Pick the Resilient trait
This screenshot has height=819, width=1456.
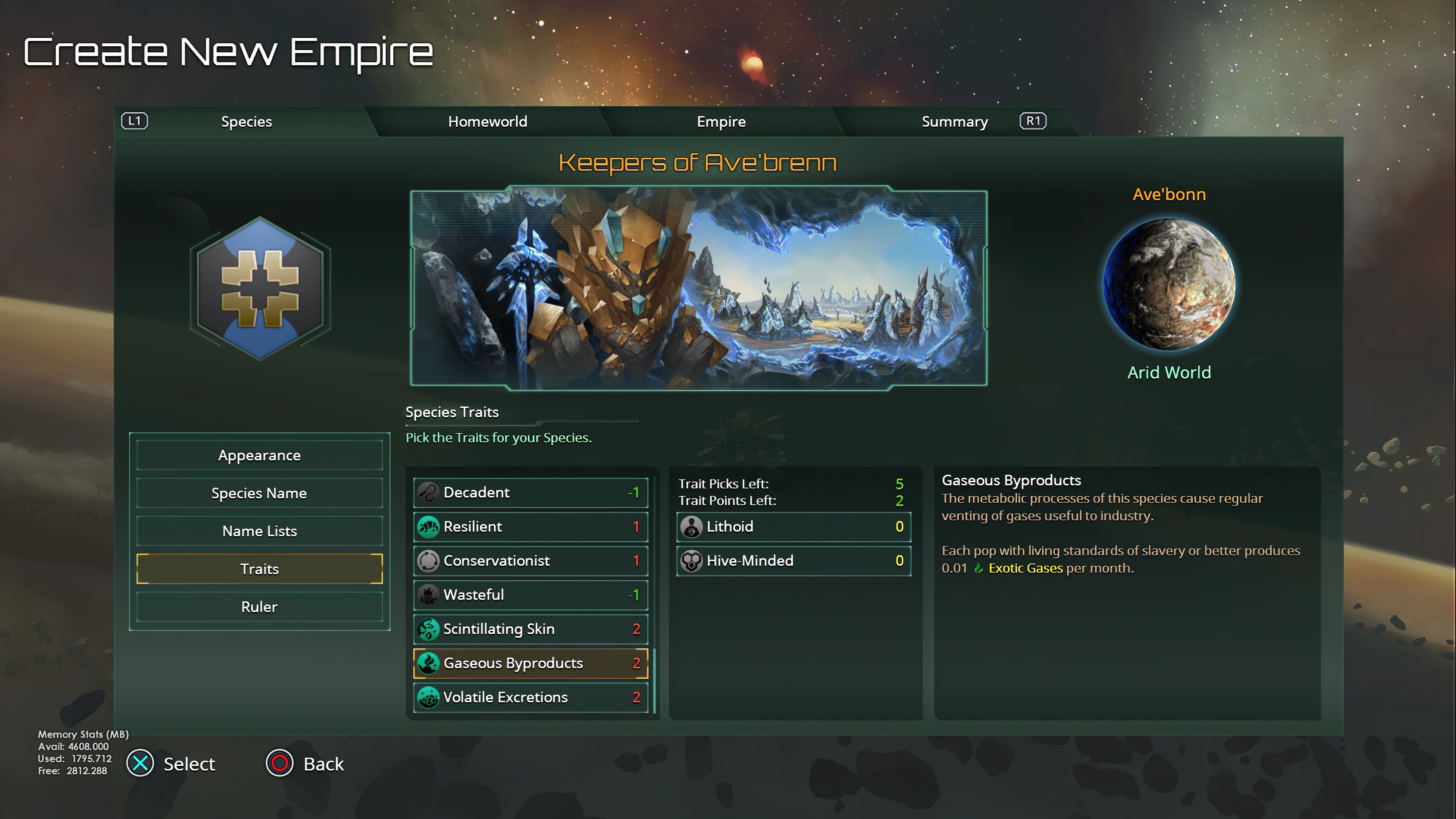tap(530, 526)
